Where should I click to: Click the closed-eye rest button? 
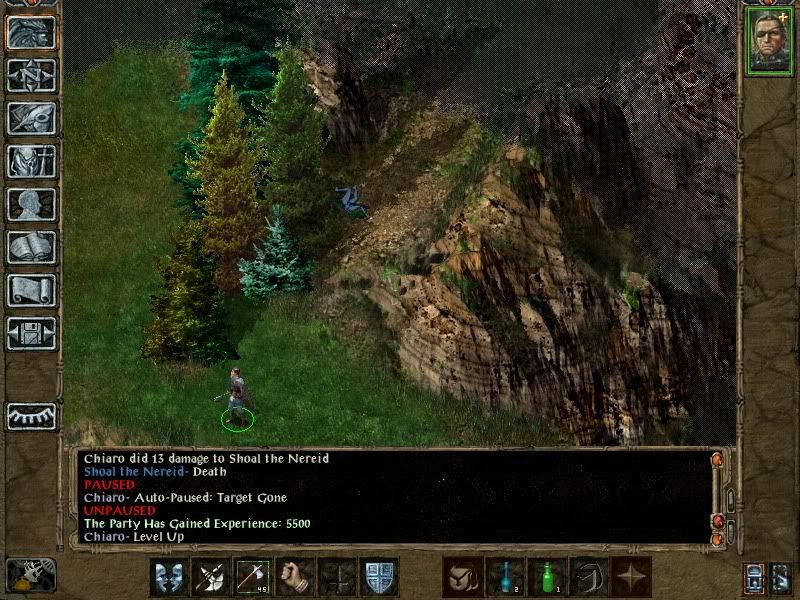pyautogui.click(x=31, y=416)
